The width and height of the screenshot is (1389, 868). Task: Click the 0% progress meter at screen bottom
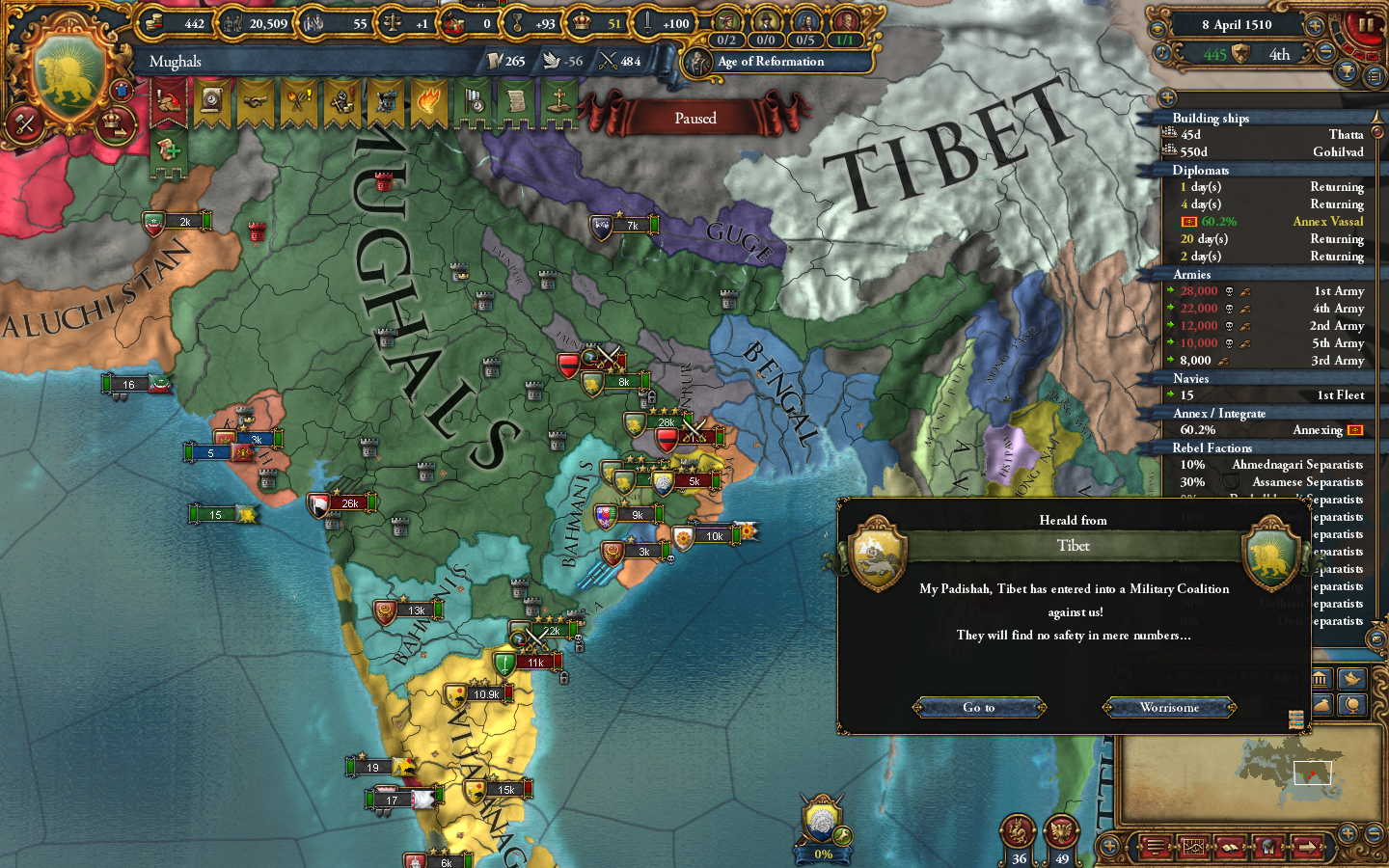[x=822, y=853]
